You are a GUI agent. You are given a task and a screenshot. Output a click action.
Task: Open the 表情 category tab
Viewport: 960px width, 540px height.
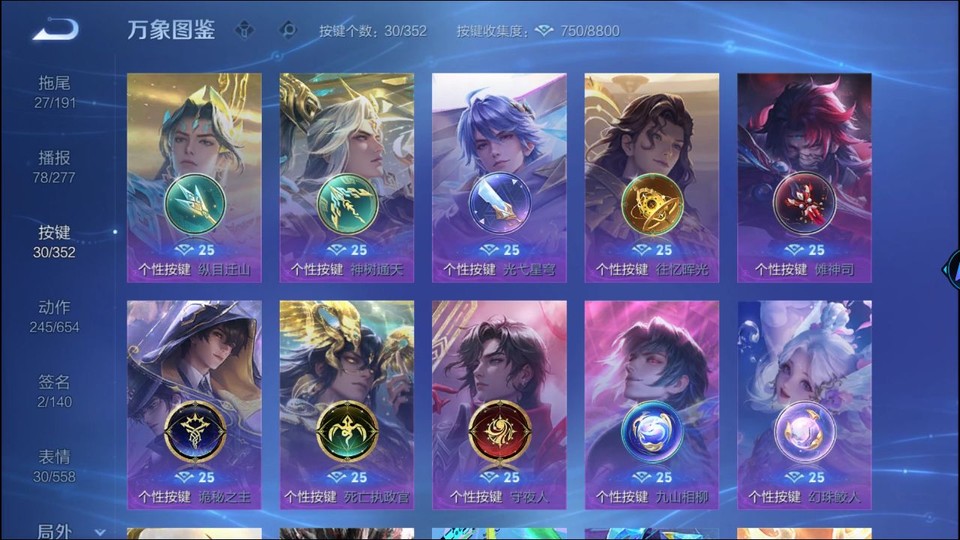point(55,466)
